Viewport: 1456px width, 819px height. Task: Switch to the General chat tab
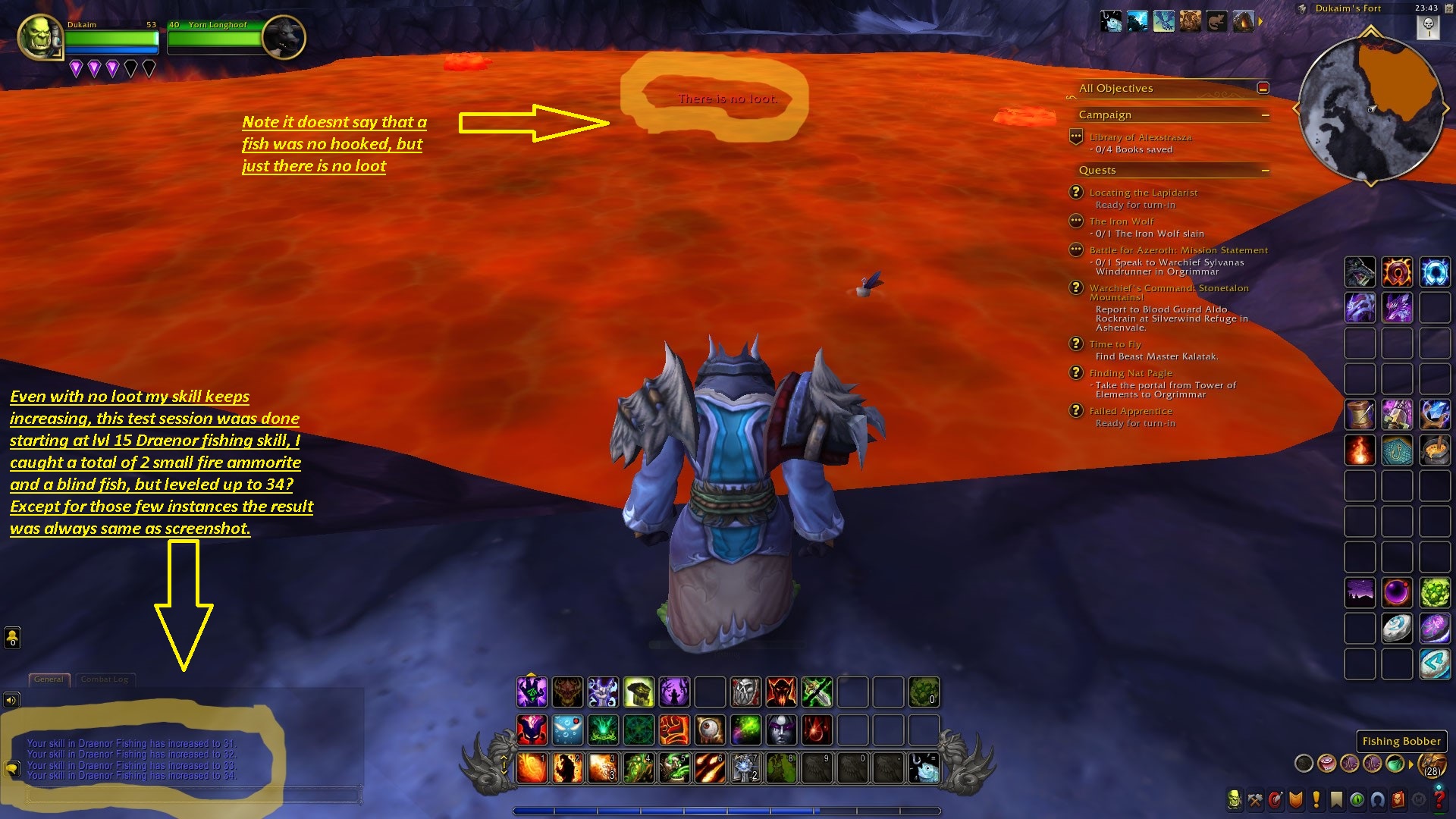[x=49, y=679]
